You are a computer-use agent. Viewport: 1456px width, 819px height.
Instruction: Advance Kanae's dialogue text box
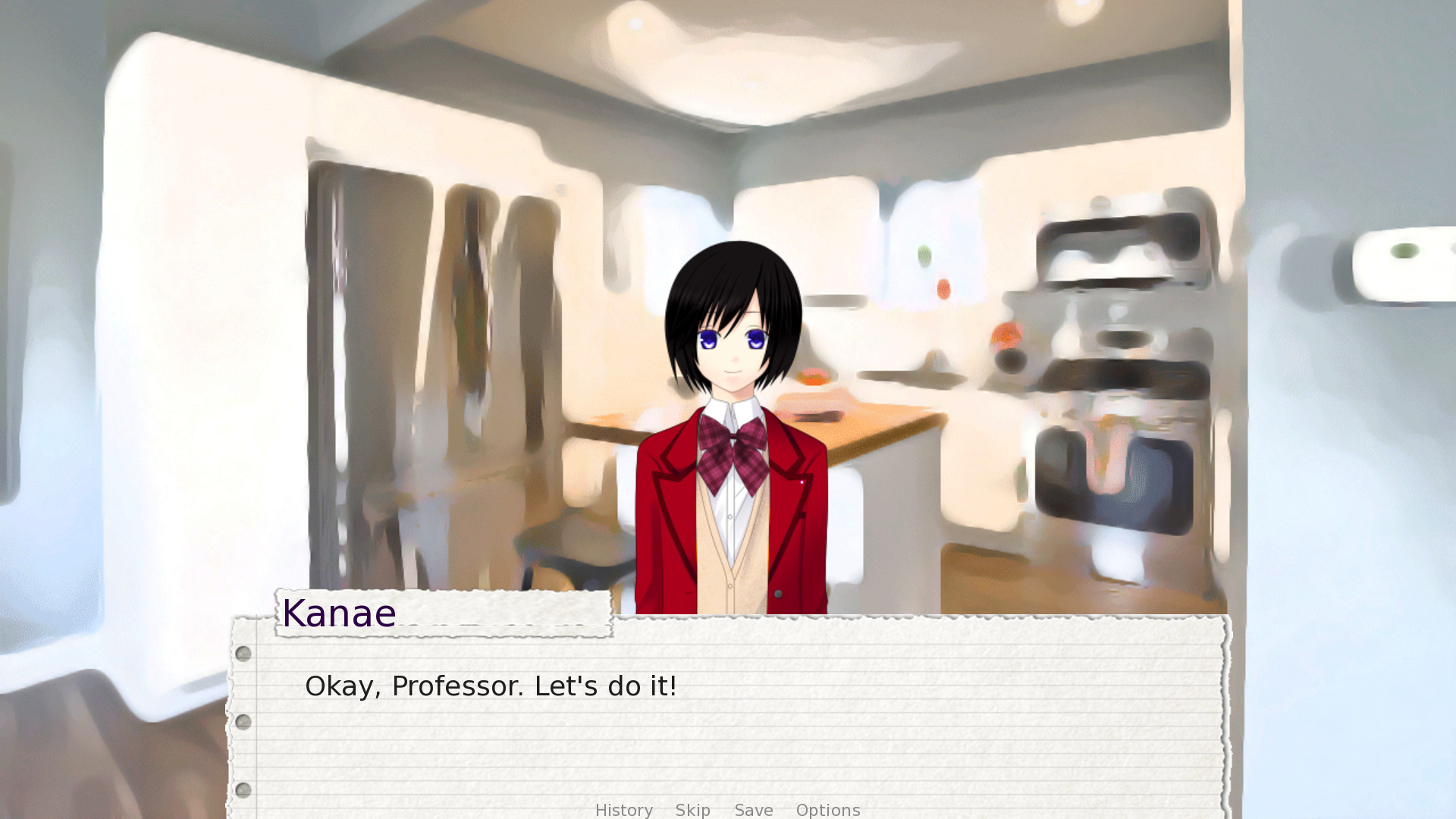[x=728, y=720]
